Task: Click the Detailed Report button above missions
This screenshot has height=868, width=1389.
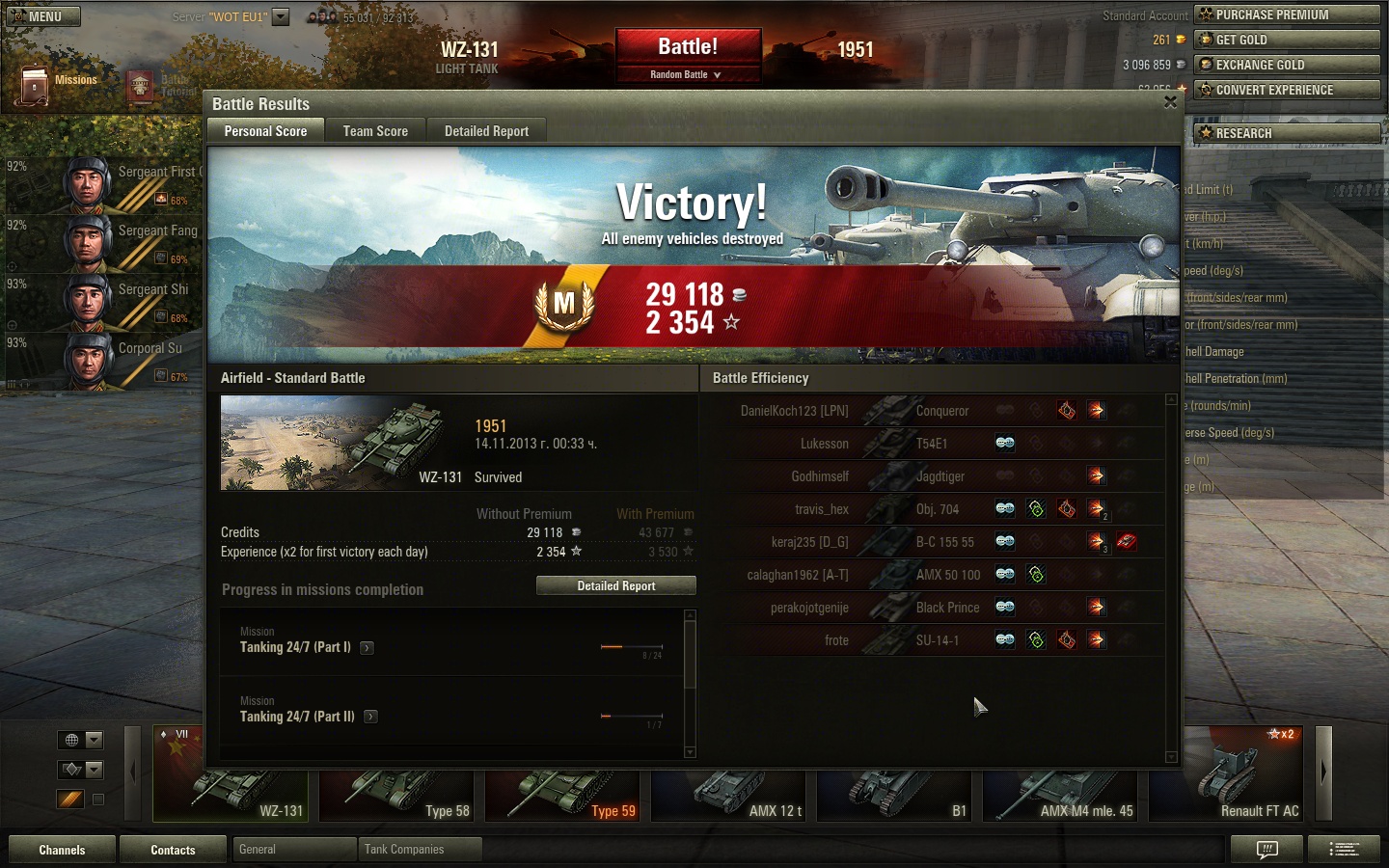Action: tap(615, 585)
